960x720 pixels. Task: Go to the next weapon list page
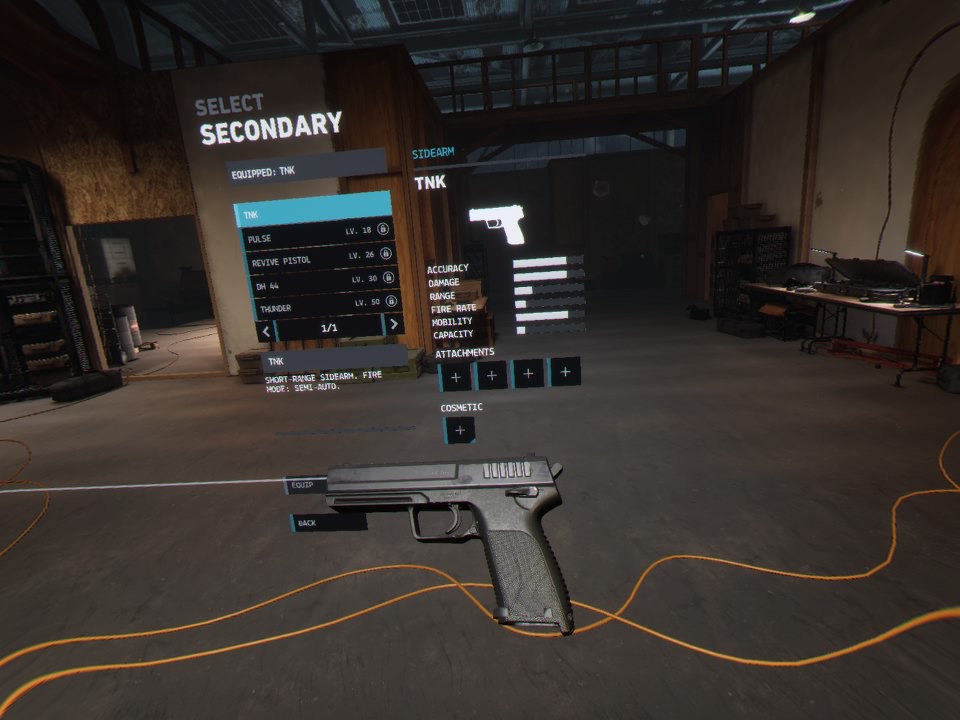[x=394, y=323]
